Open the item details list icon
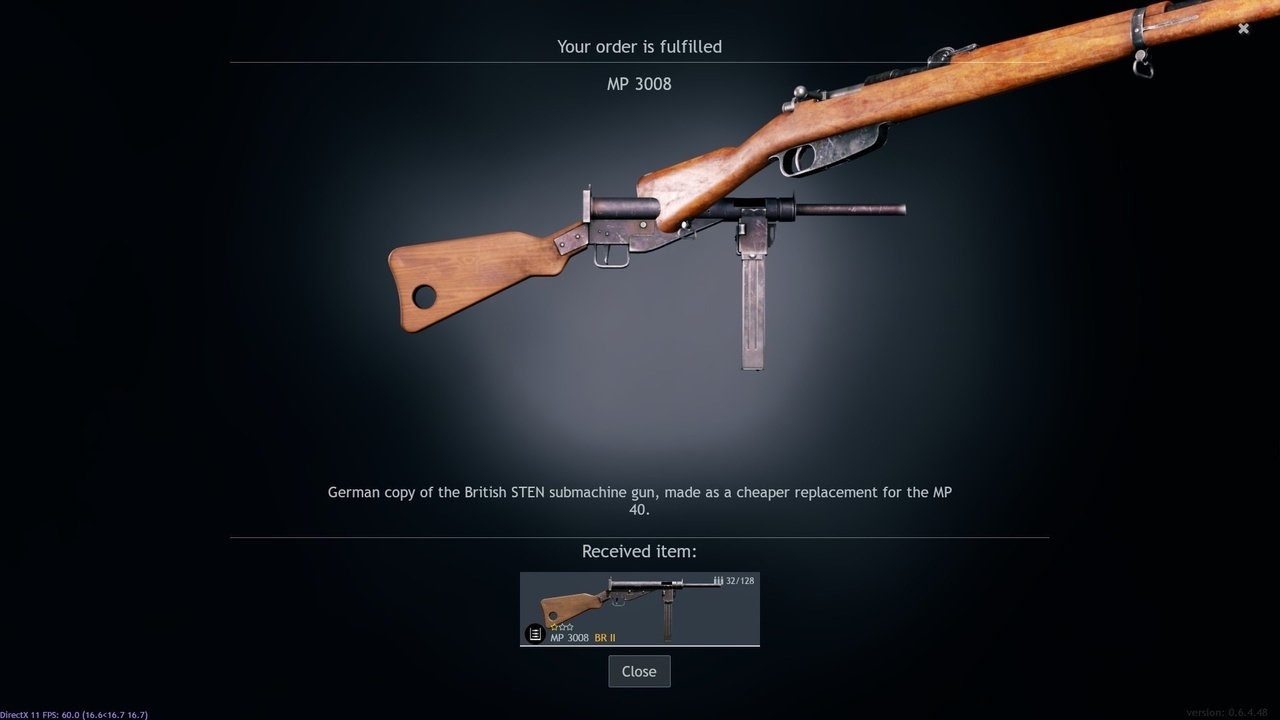The image size is (1280, 720). (535, 634)
